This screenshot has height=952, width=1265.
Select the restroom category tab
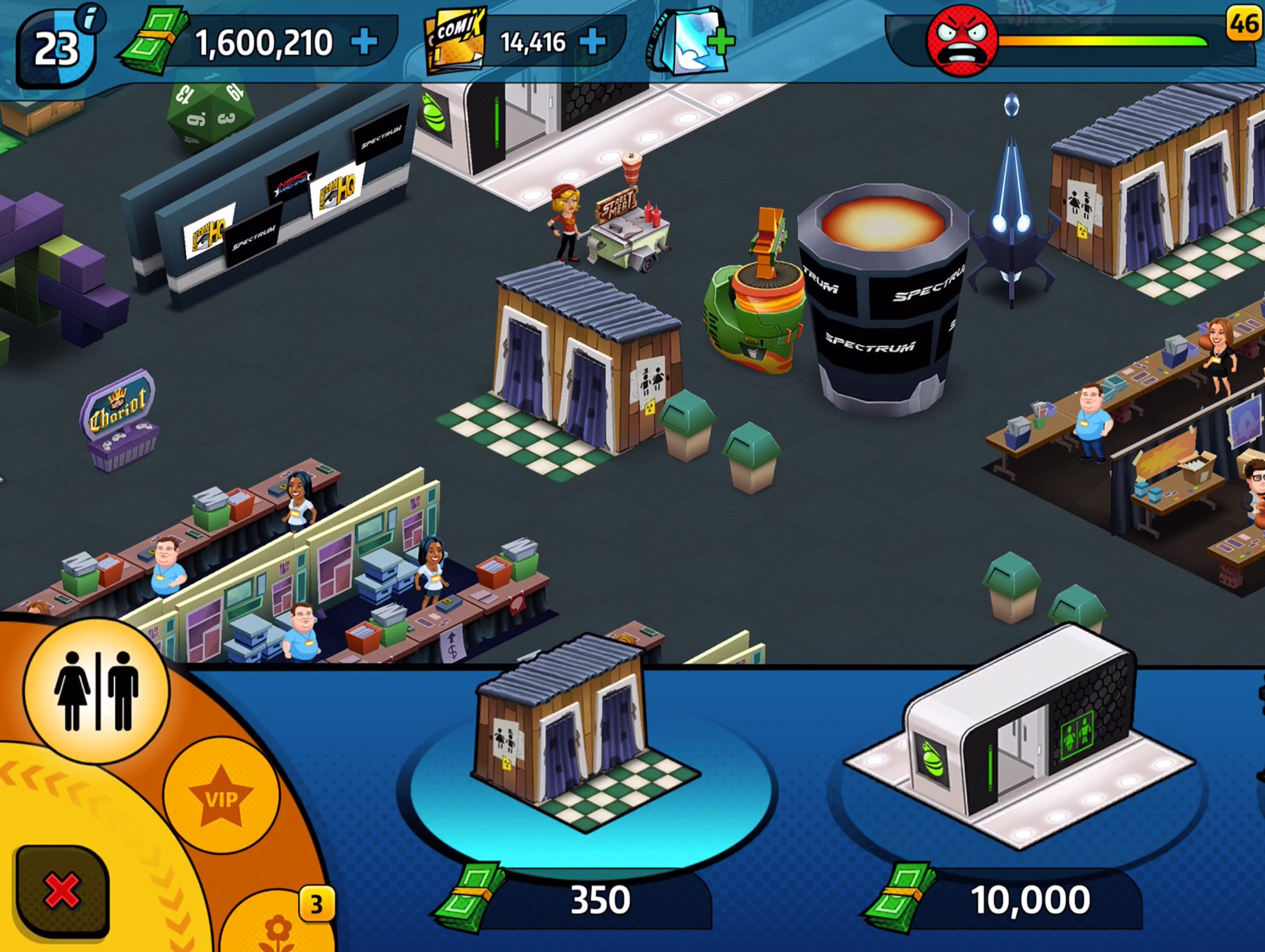point(96,691)
